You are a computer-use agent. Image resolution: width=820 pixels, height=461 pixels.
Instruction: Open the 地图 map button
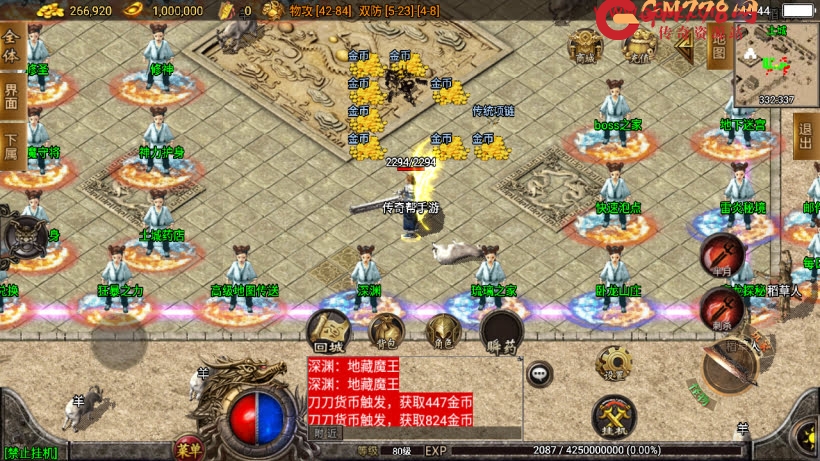pos(717,45)
